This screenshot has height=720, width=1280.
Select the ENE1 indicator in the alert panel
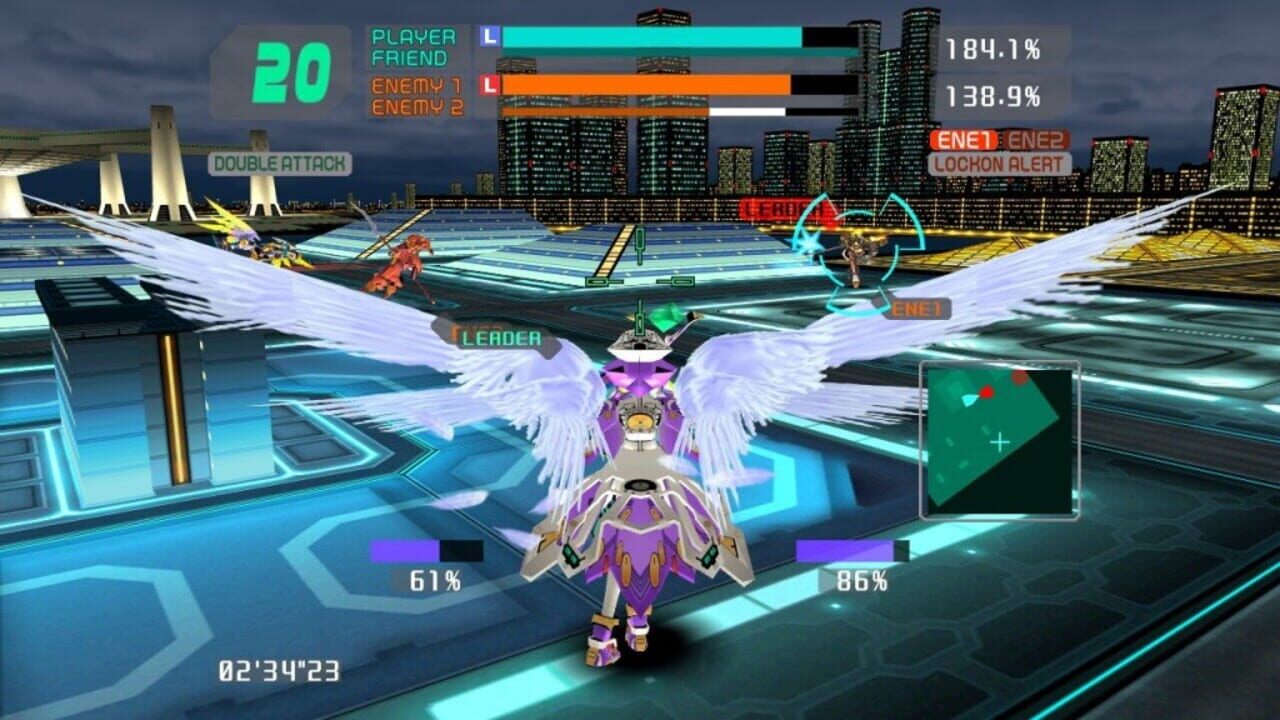(x=964, y=139)
